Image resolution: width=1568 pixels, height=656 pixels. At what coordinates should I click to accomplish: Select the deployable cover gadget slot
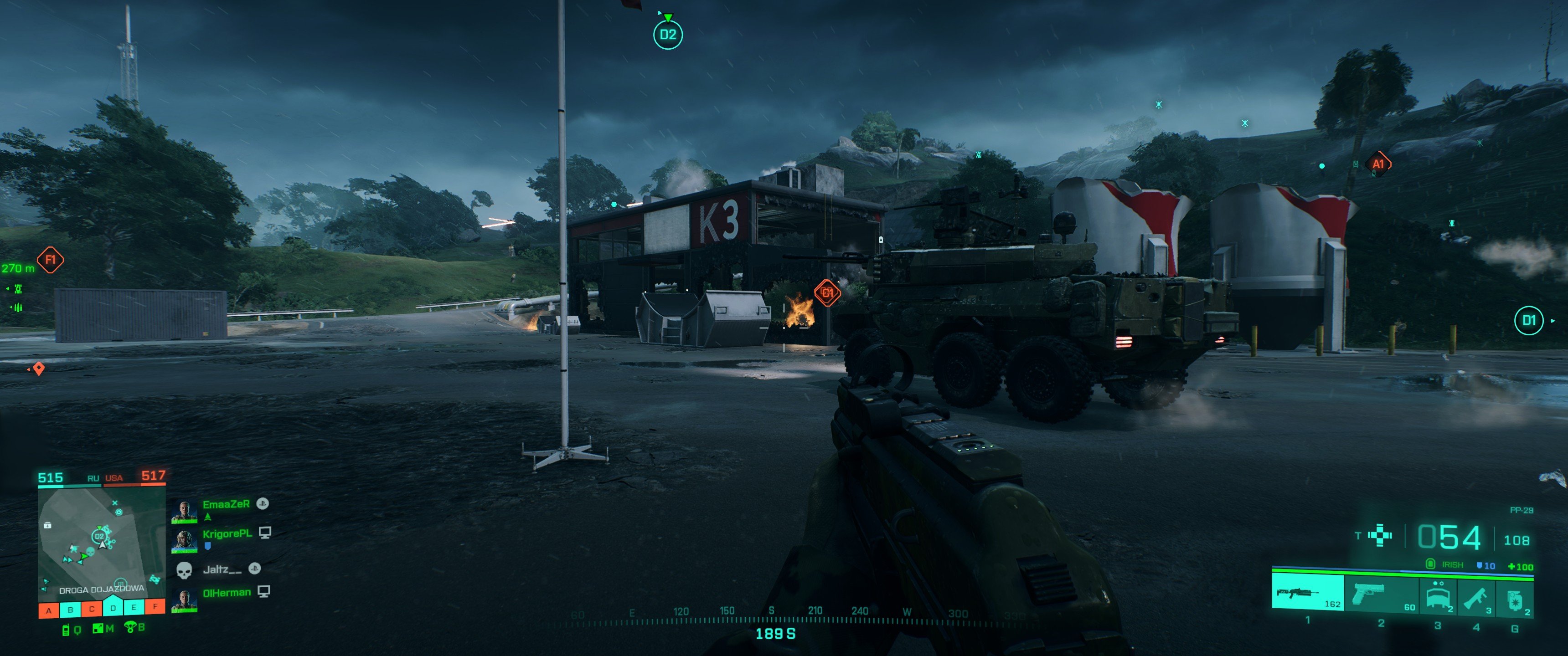(x=1438, y=595)
